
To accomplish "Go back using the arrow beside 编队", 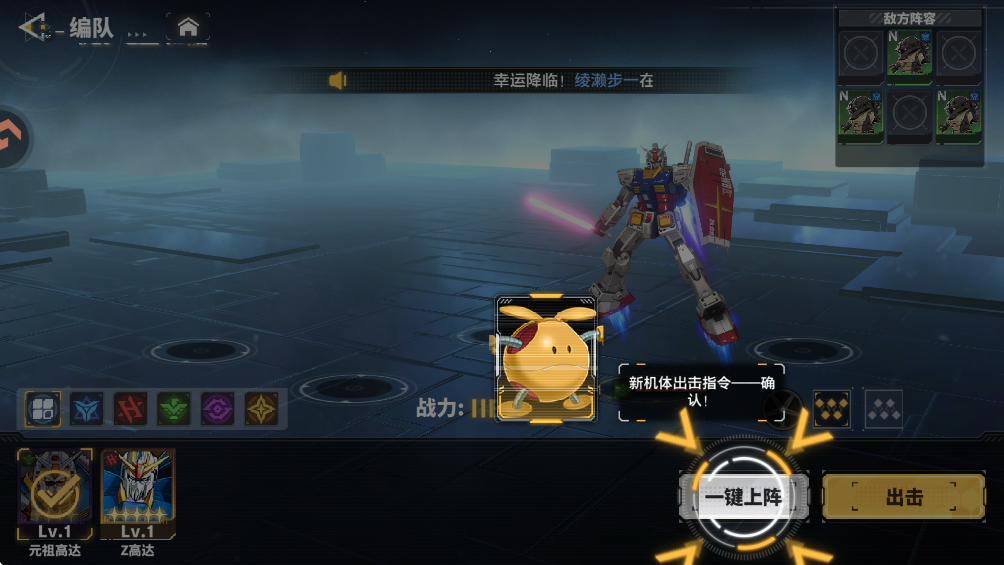I will 33,27.
